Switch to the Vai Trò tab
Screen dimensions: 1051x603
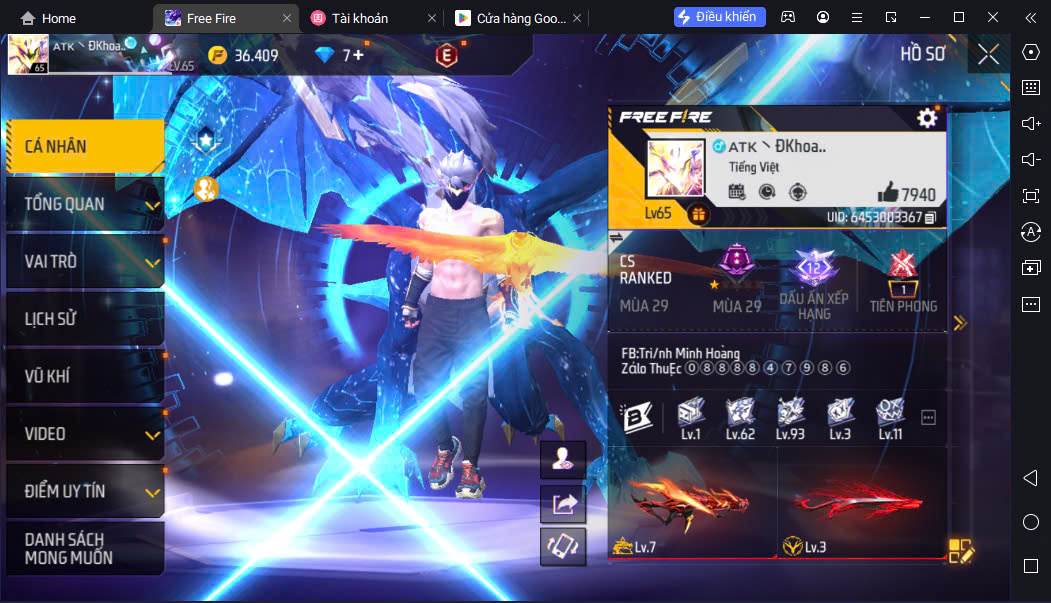tap(84, 262)
